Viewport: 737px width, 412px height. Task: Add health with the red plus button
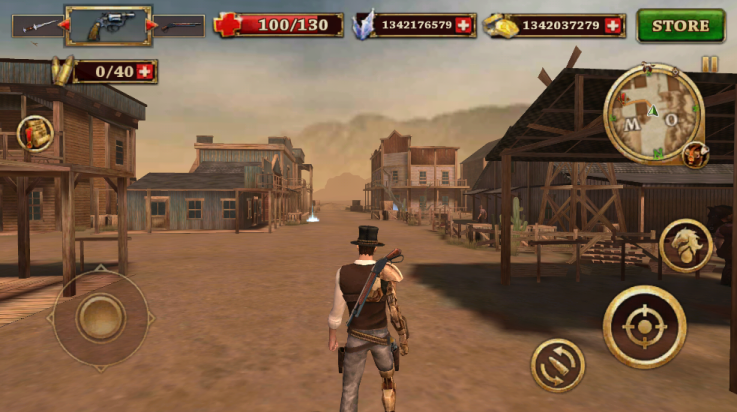[226, 25]
